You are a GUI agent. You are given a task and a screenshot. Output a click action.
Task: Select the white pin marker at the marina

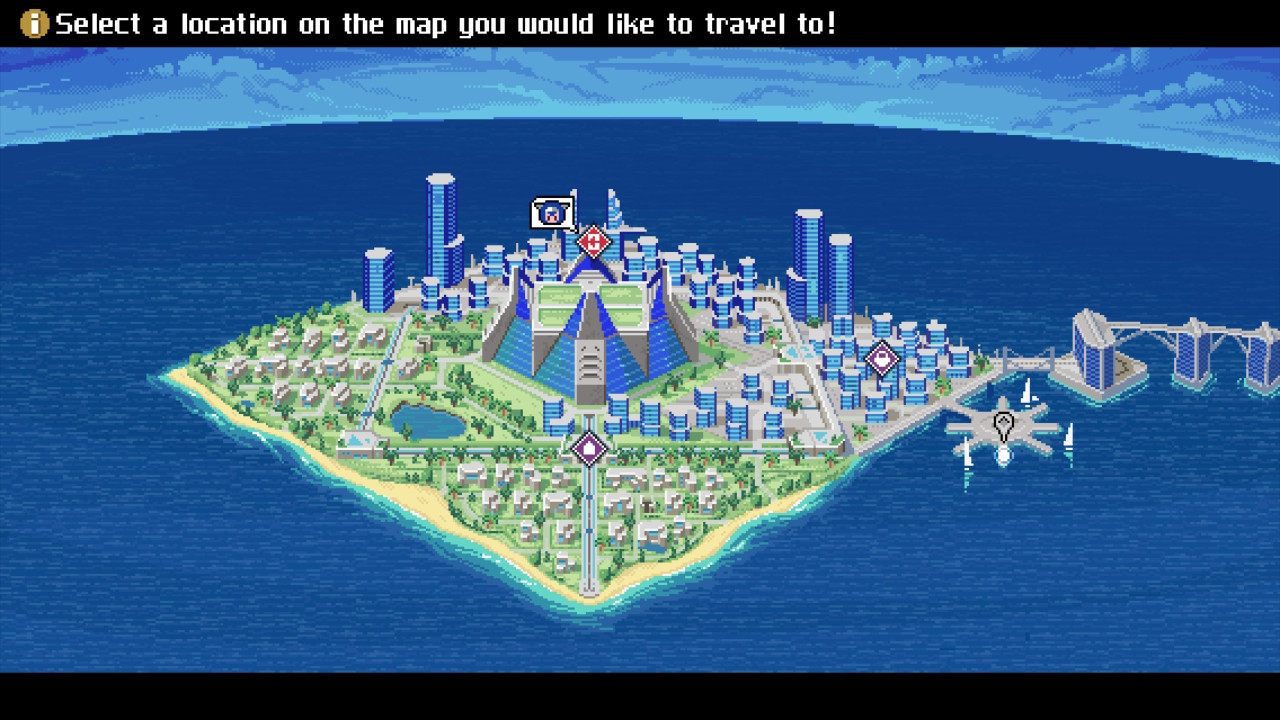coord(1003,426)
